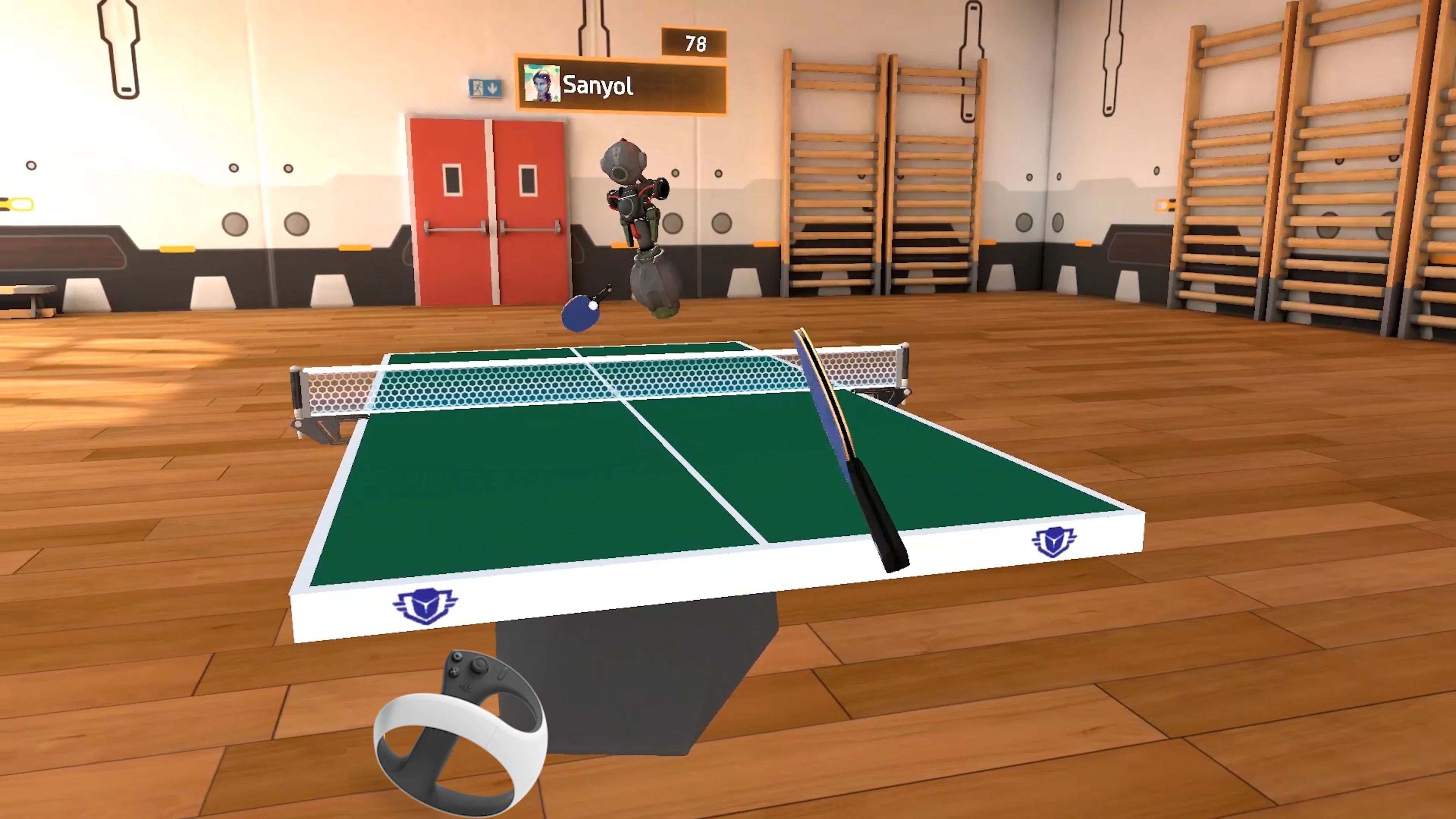Click the thumbstick on the VR controller

point(479,665)
